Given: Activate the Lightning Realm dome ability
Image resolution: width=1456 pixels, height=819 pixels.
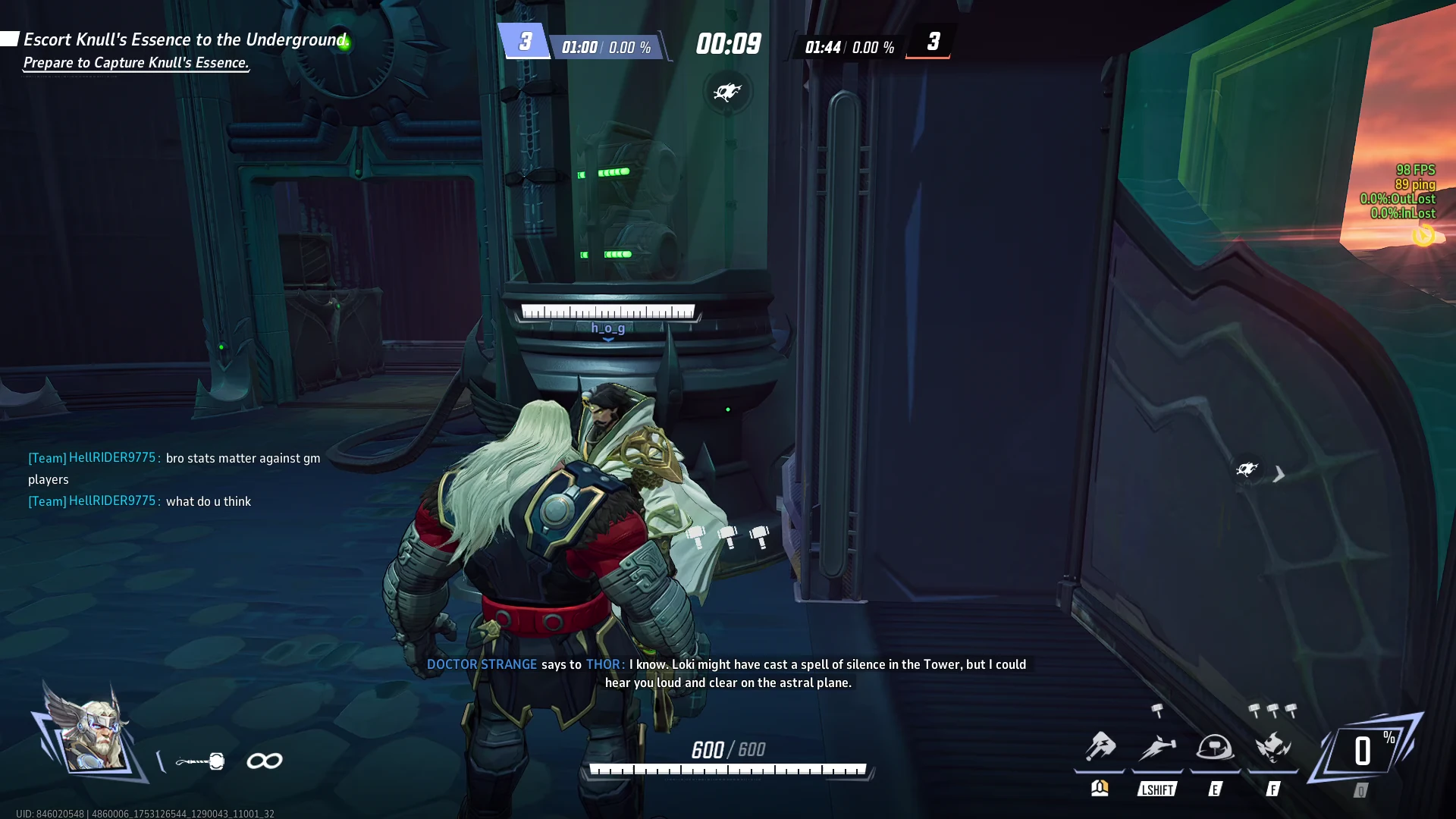Looking at the screenshot, I should pos(1215,748).
